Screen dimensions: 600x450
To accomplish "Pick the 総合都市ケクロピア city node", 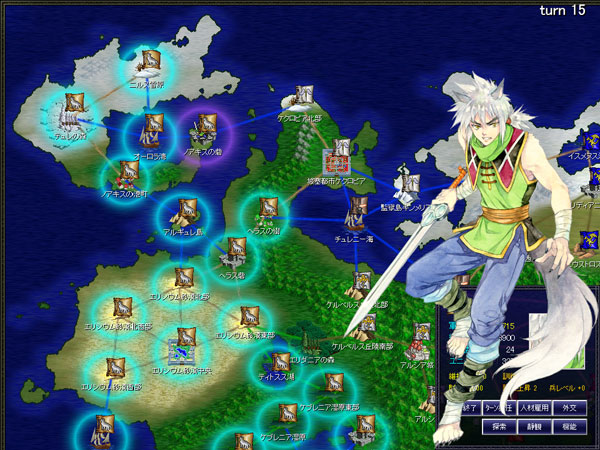I will coord(337,160).
